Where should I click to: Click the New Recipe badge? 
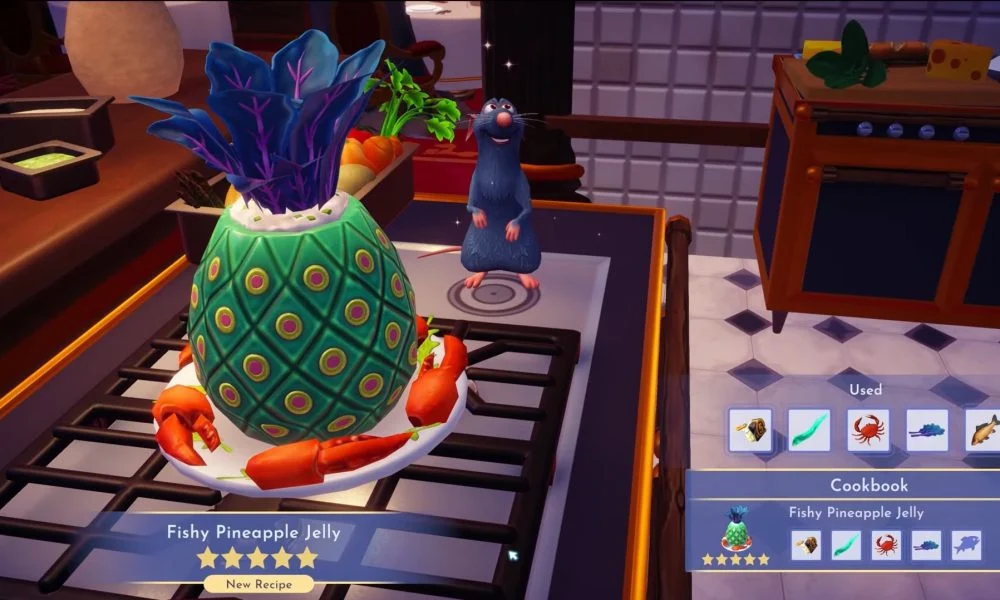click(x=255, y=583)
